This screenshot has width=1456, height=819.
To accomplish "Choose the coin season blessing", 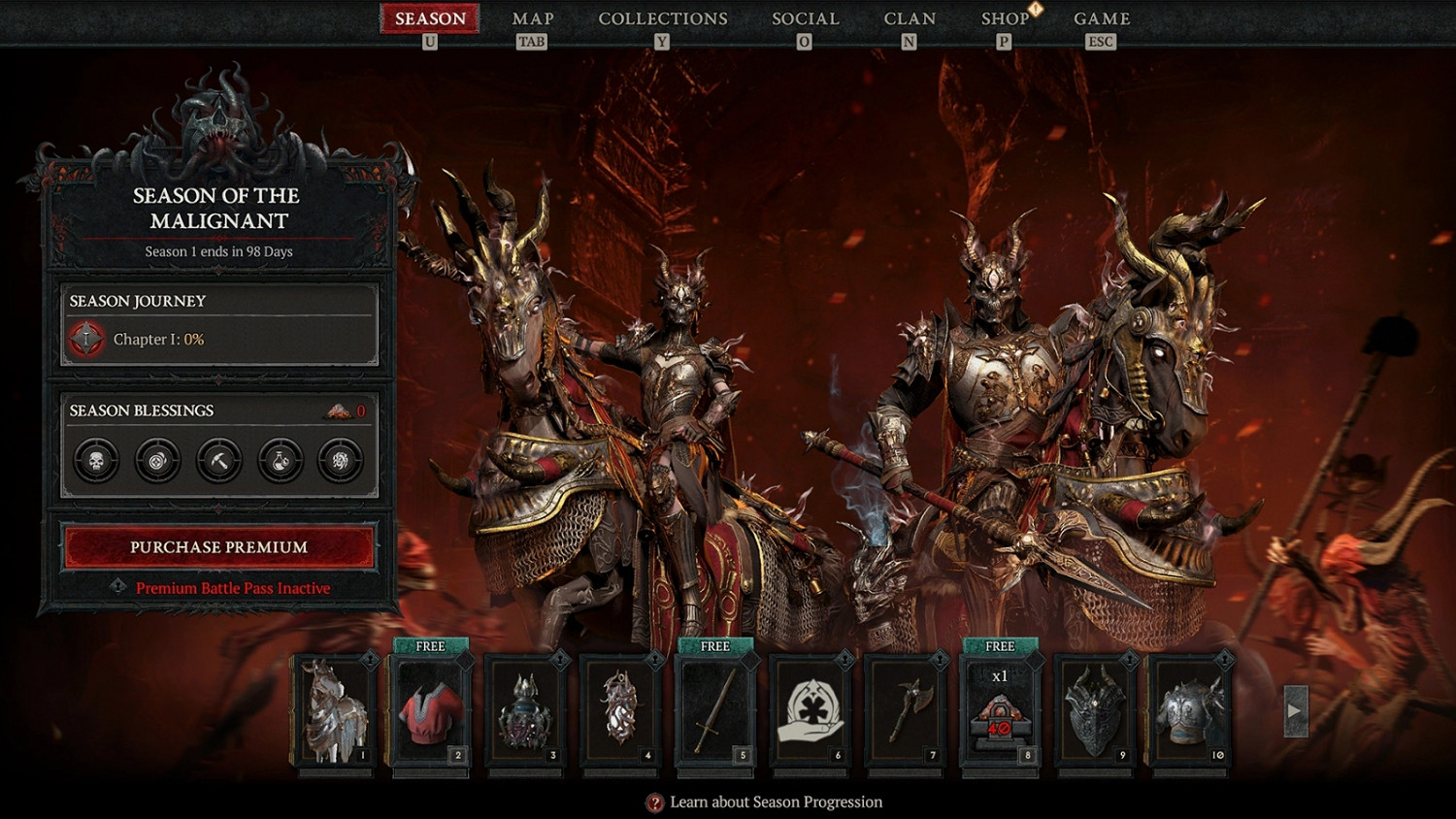I will 157,460.
